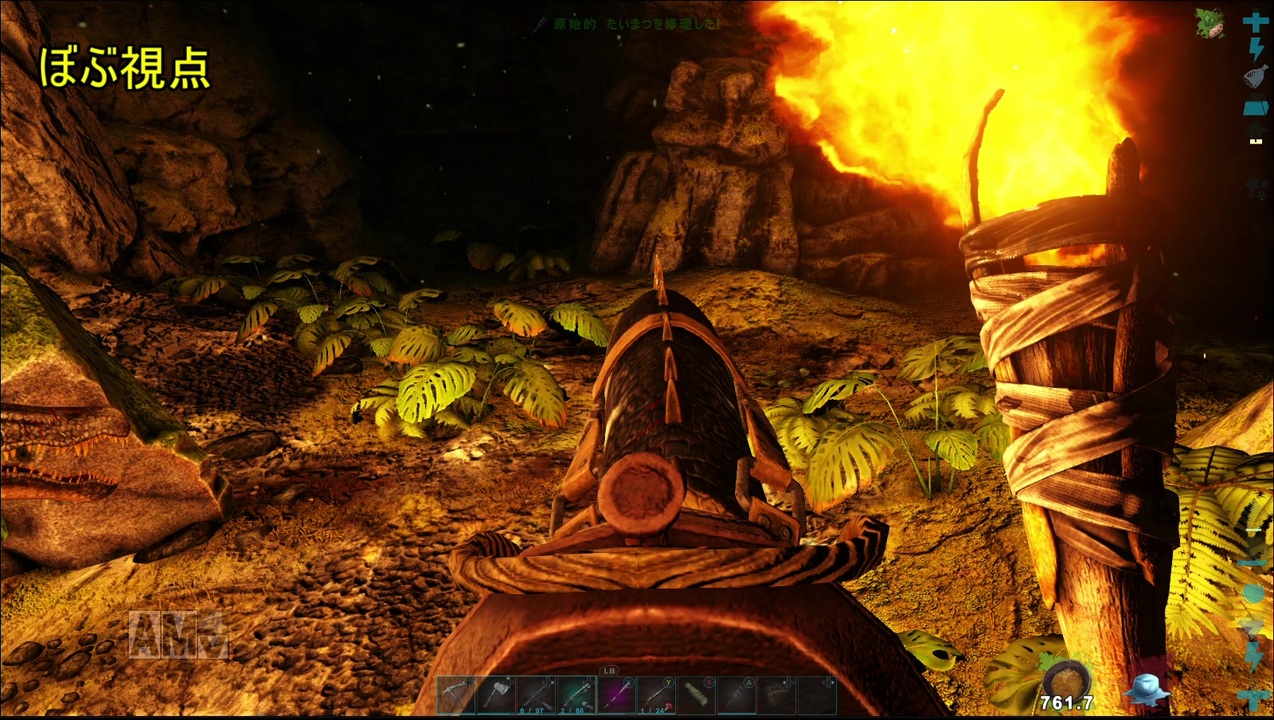Select the teal weapon slot showing 2 / 86
The image size is (1274, 720).
coord(576,695)
